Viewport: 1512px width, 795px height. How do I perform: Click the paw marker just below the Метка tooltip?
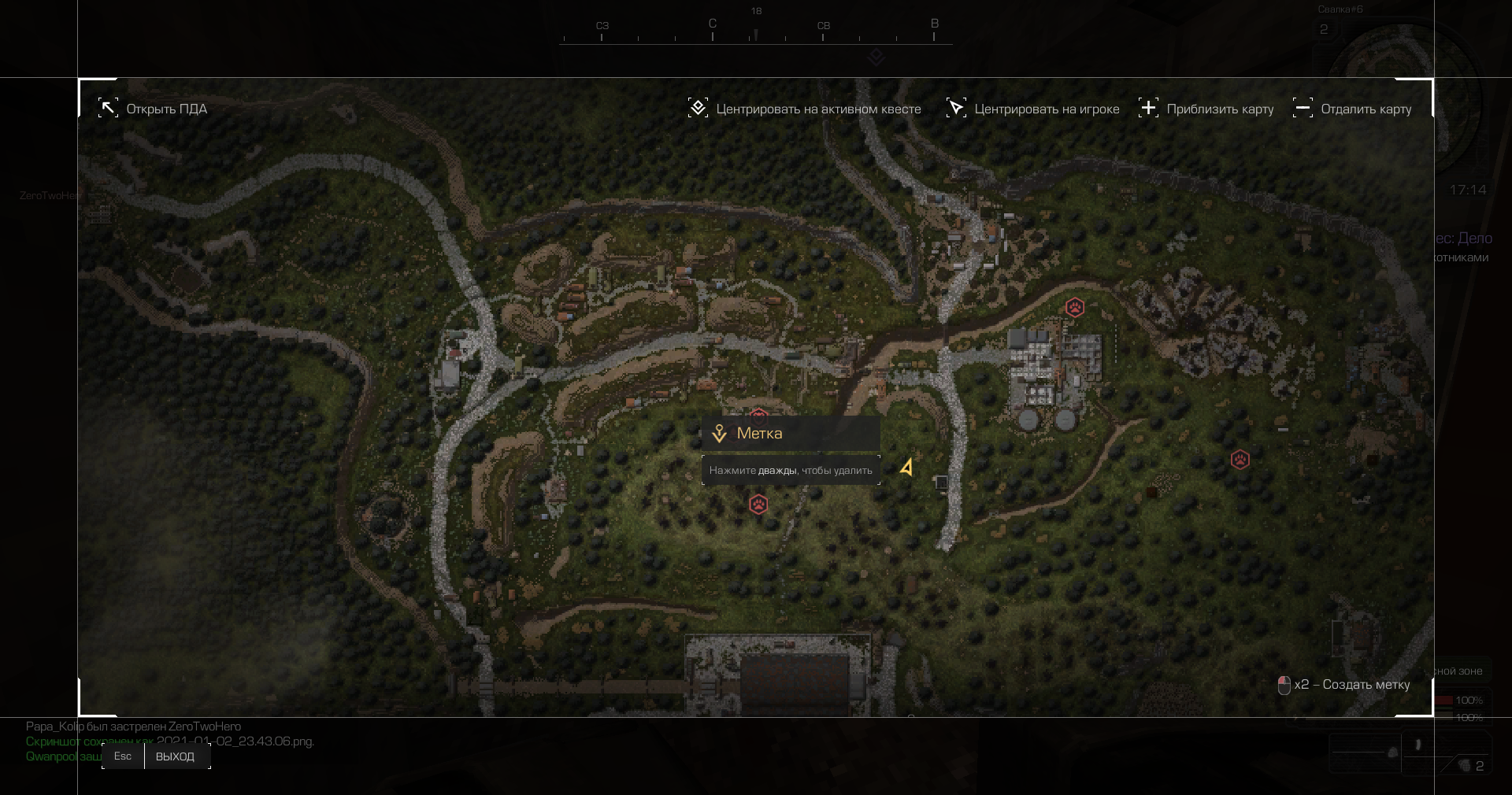(758, 505)
